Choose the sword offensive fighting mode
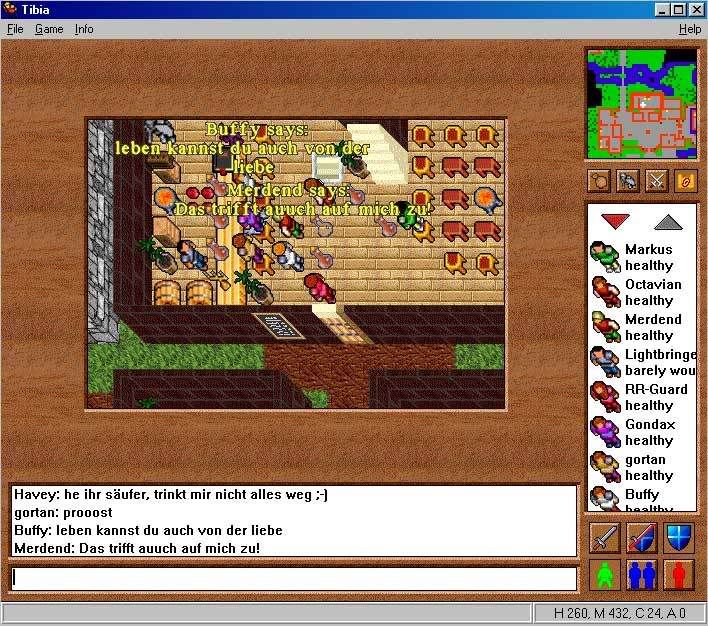This screenshot has width=708, height=626. (x=604, y=537)
